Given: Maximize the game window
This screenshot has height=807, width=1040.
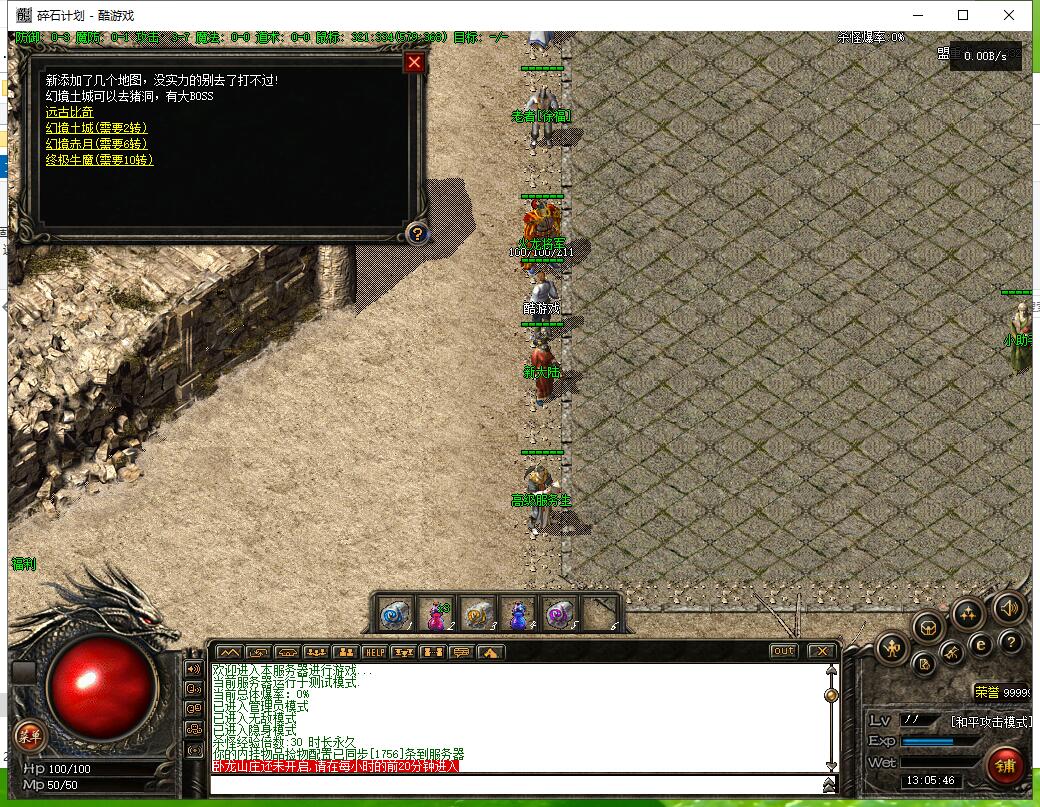Looking at the screenshot, I should [x=963, y=15].
